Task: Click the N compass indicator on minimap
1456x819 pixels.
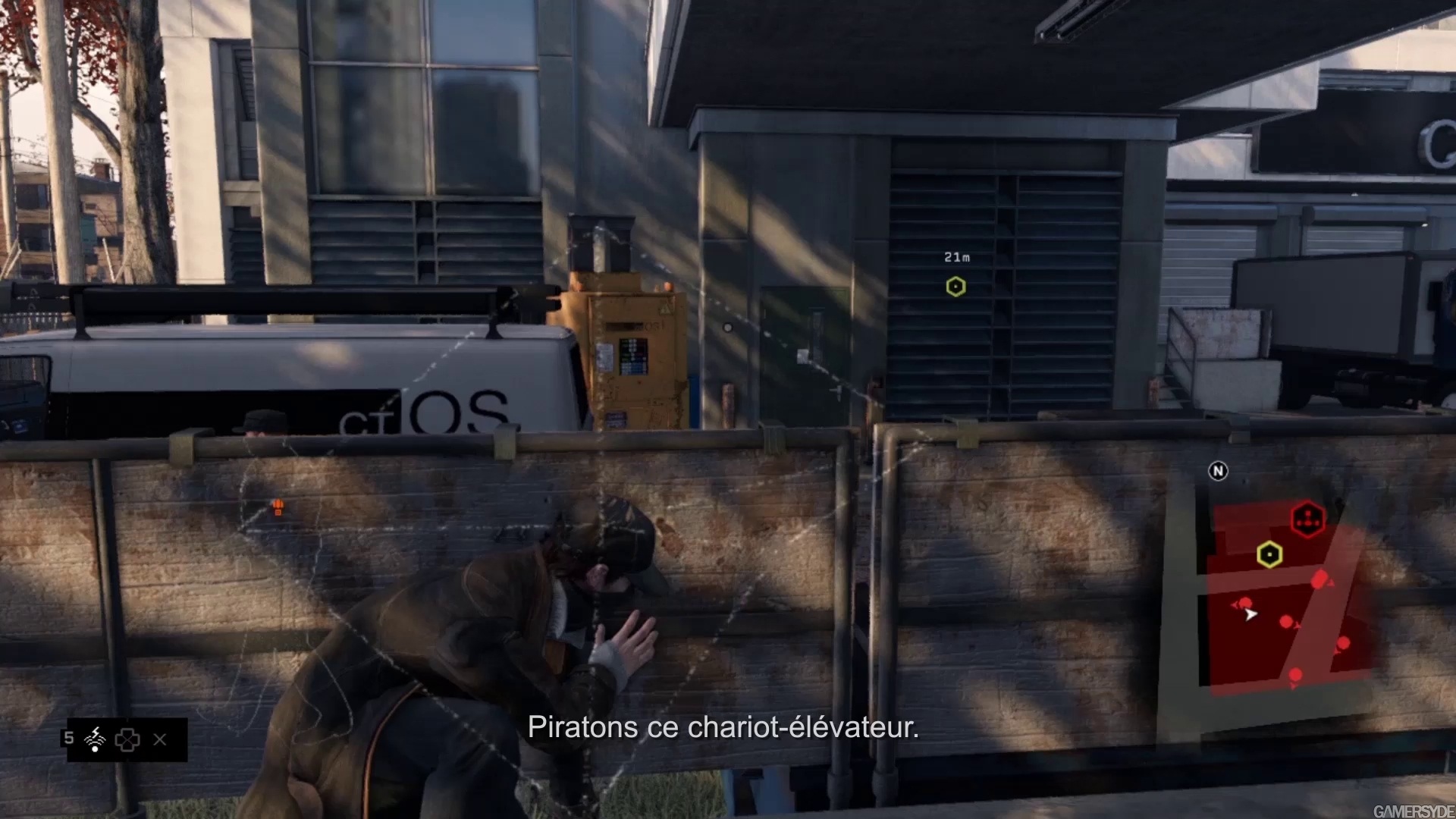Action: pyautogui.click(x=1218, y=471)
